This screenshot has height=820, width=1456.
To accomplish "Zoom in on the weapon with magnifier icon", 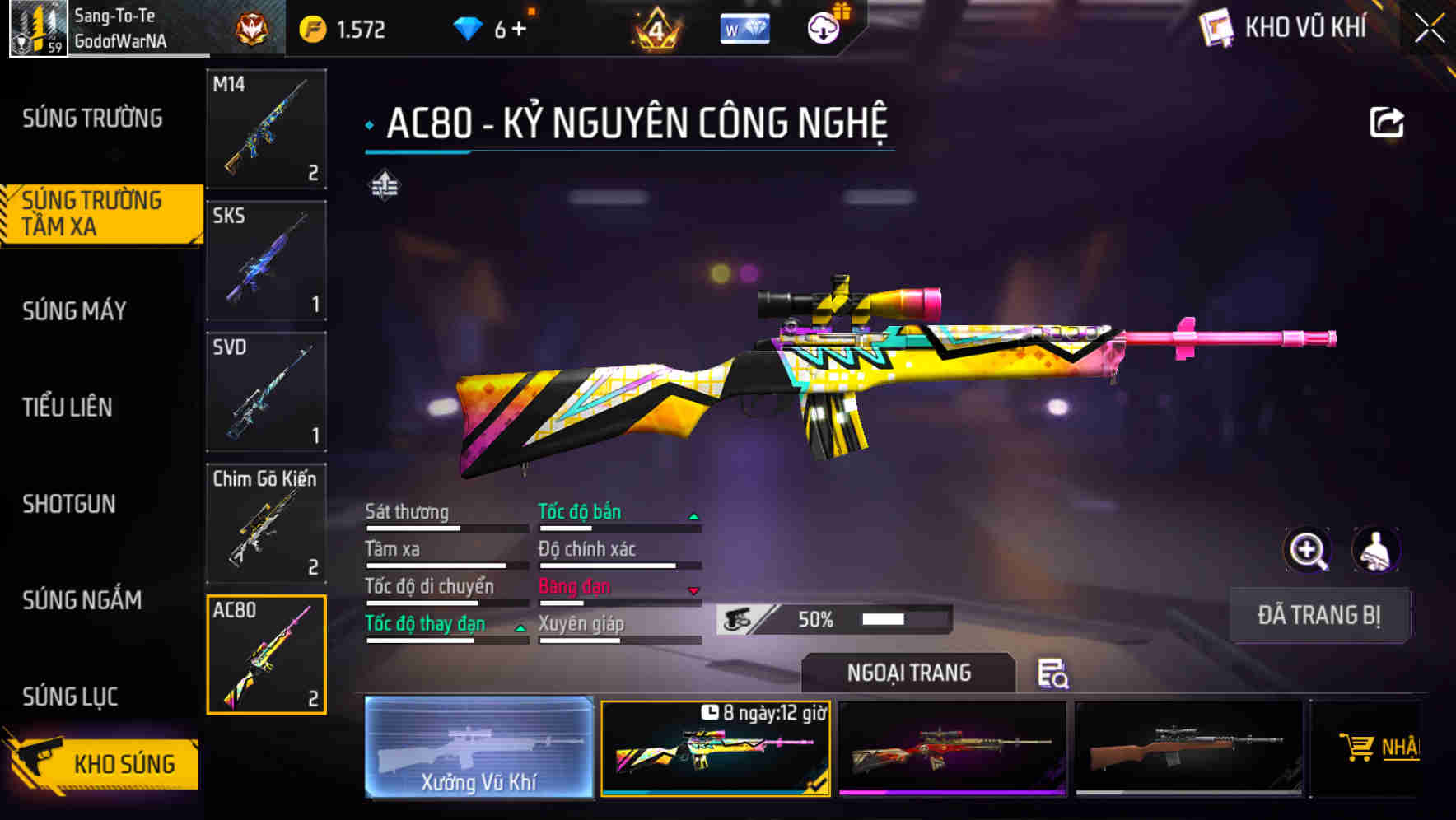I will coord(1309,550).
